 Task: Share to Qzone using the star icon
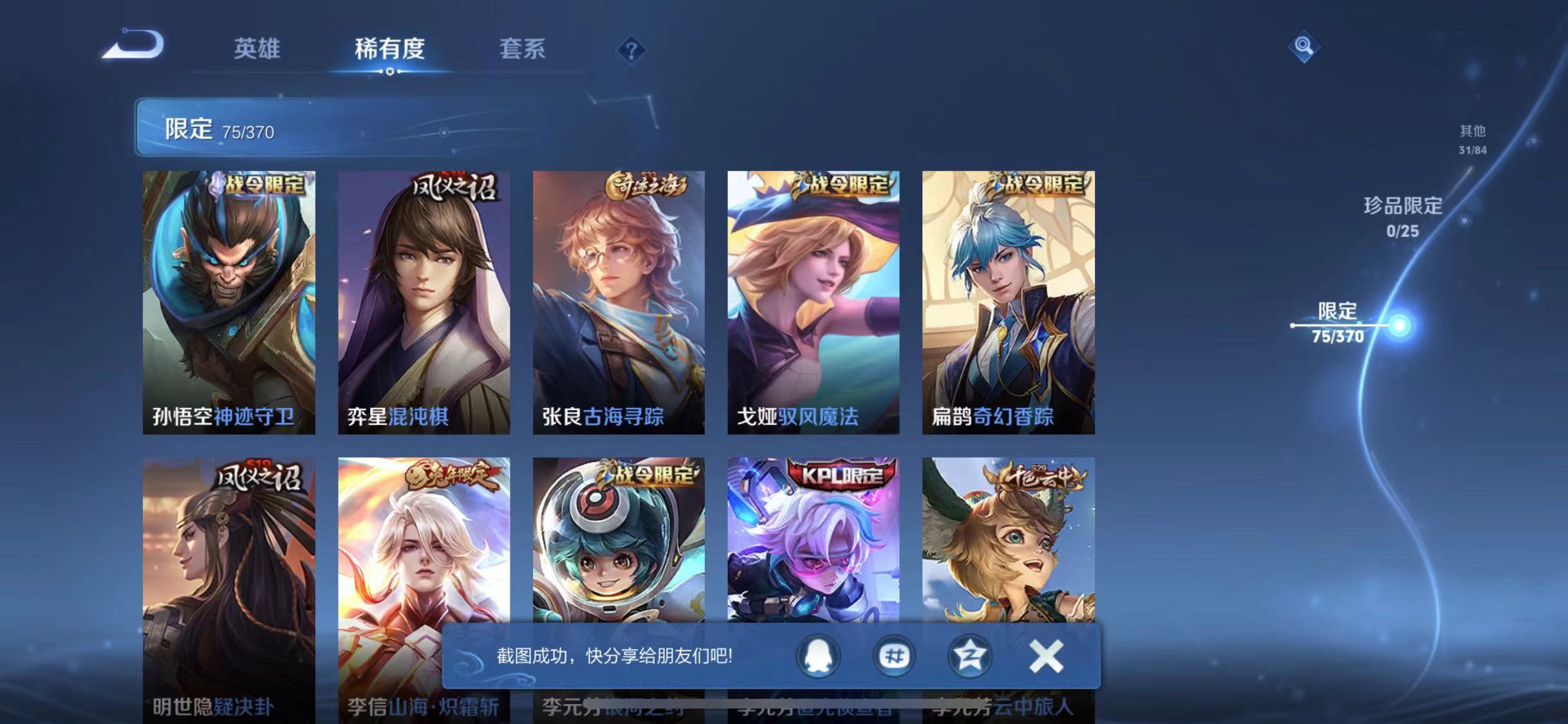coord(969,657)
